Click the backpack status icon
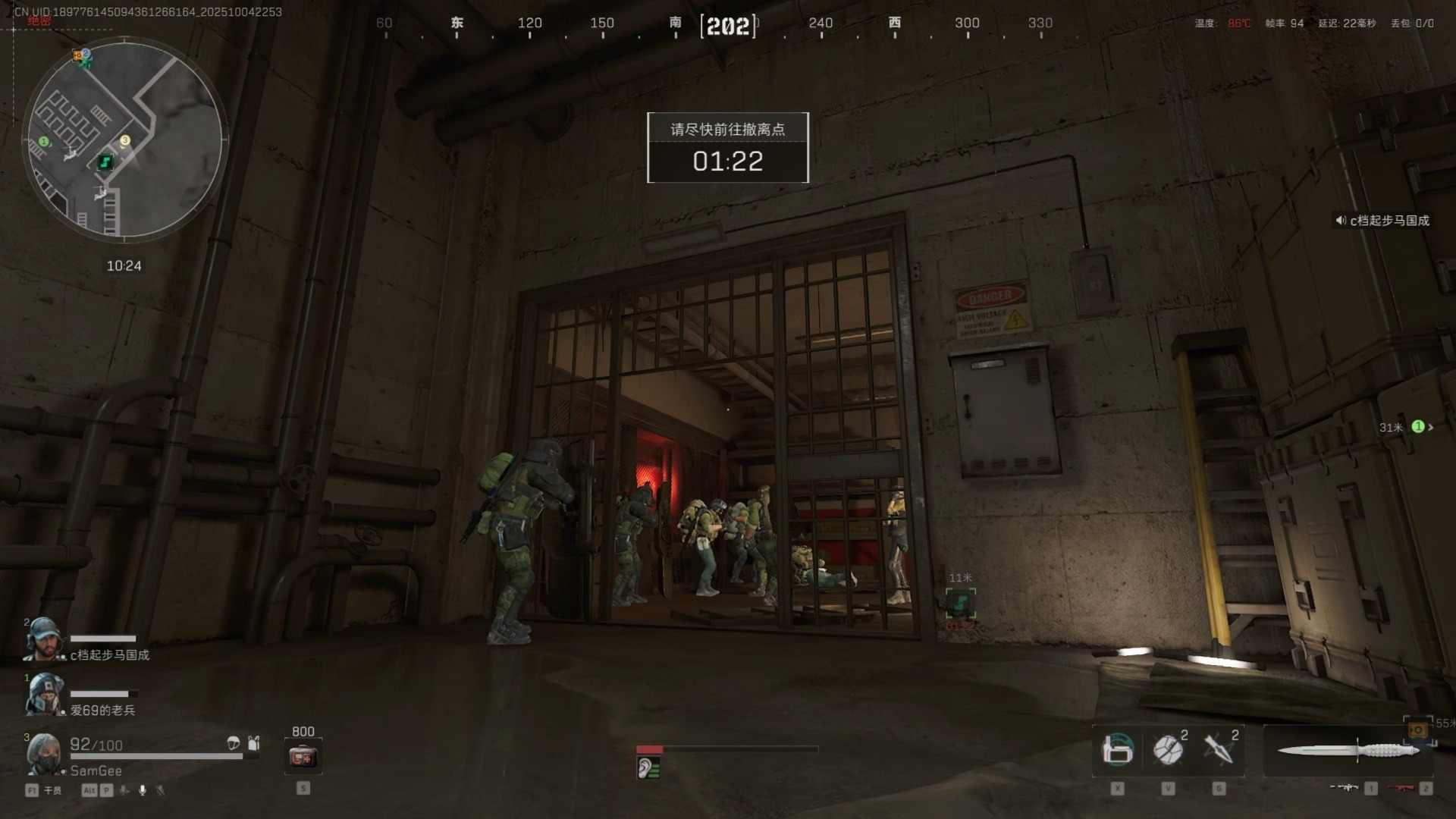This screenshot has height=819, width=1456. tap(254, 743)
